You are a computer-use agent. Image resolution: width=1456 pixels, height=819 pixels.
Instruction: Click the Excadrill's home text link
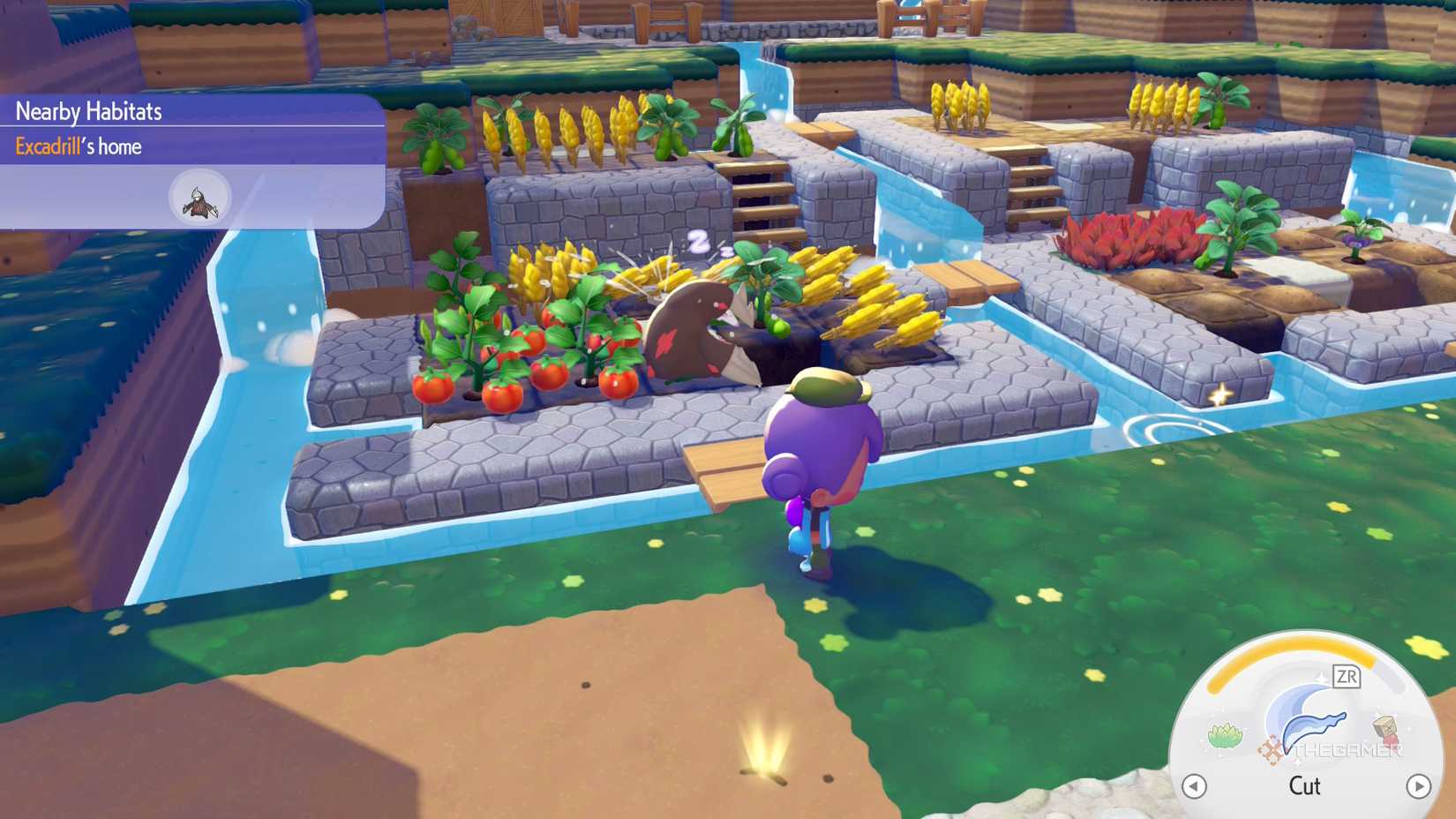click(79, 147)
